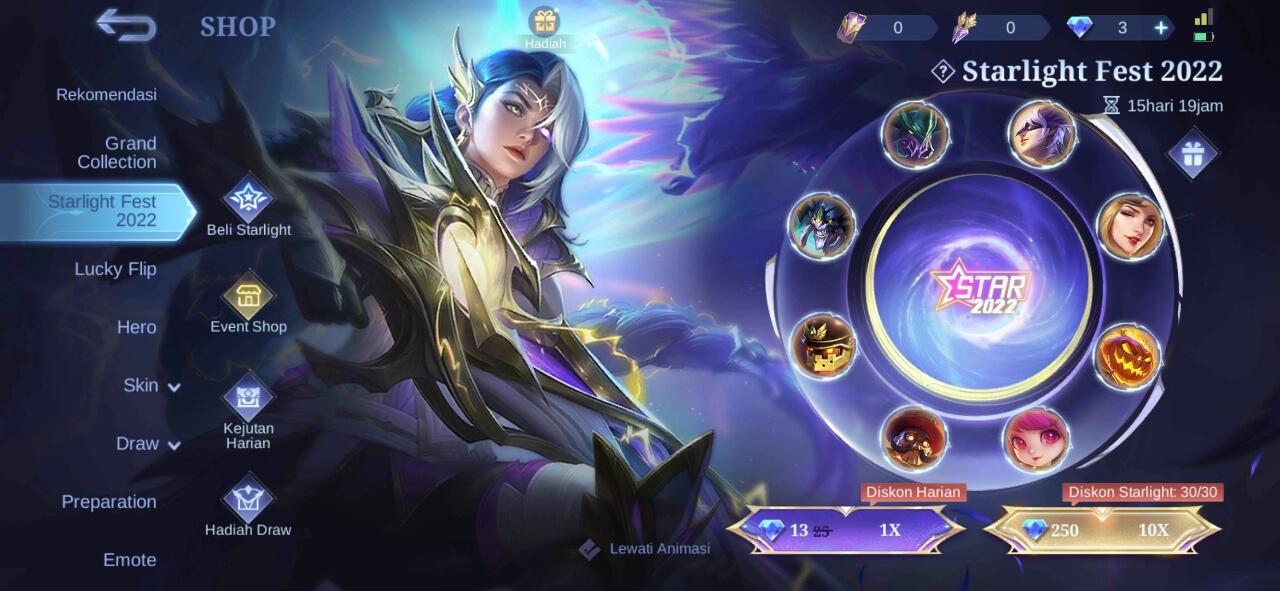Image resolution: width=1280 pixels, height=591 pixels.
Task: Open the Emote shop section
Action: [130, 560]
